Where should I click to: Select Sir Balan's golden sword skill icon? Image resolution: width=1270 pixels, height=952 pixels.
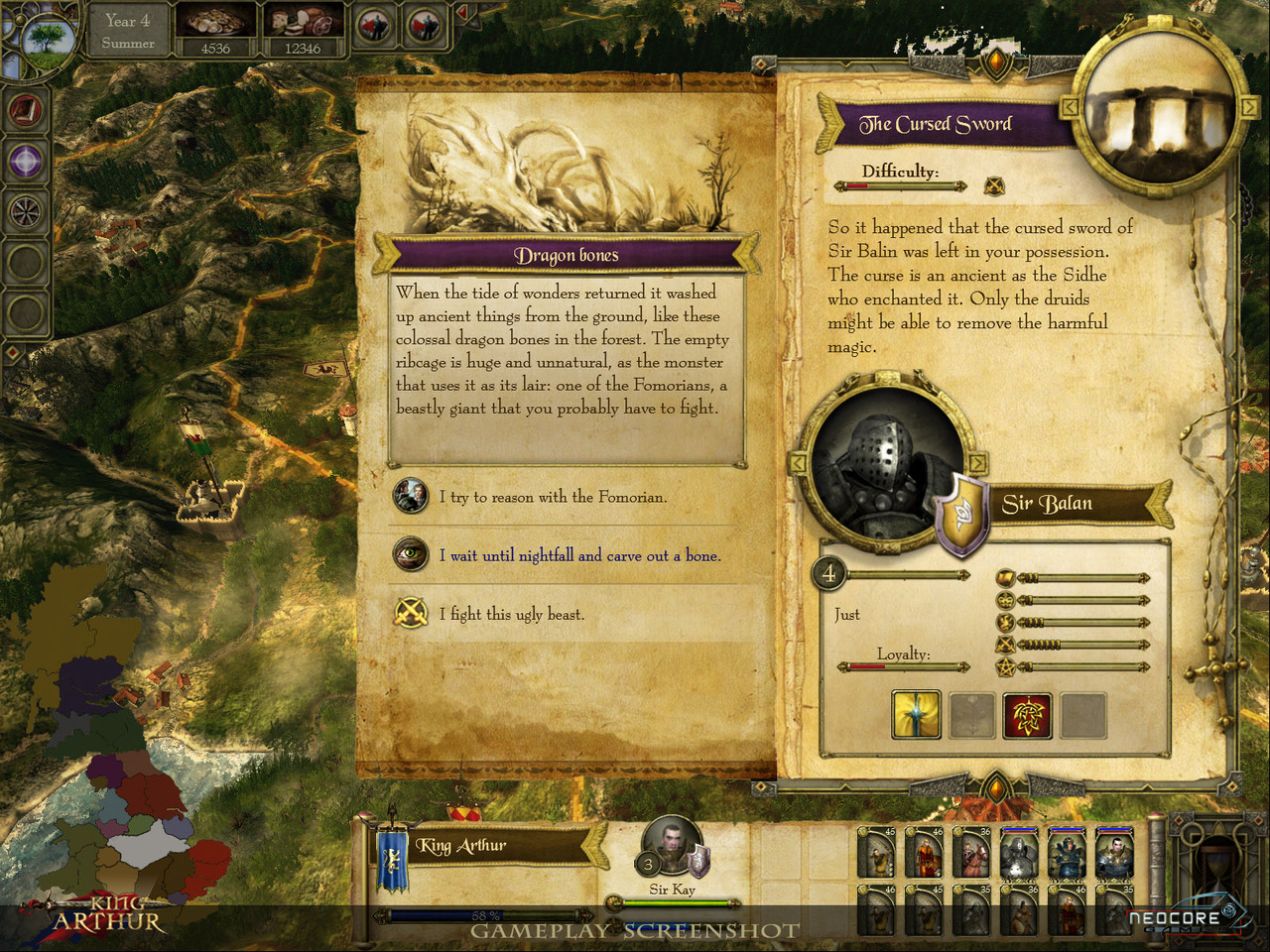[x=916, y=715]
